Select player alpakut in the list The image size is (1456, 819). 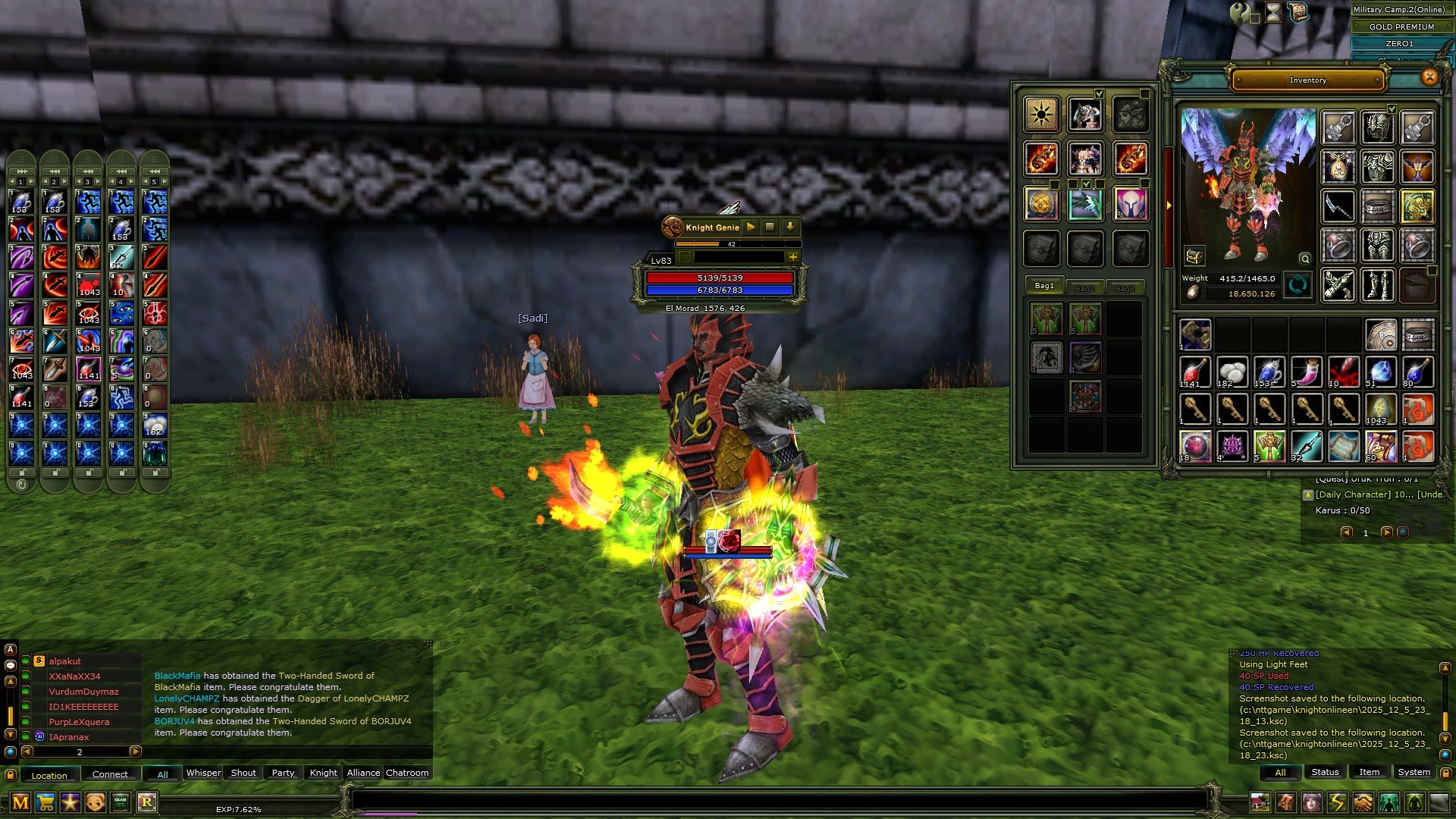coord(64,661)
